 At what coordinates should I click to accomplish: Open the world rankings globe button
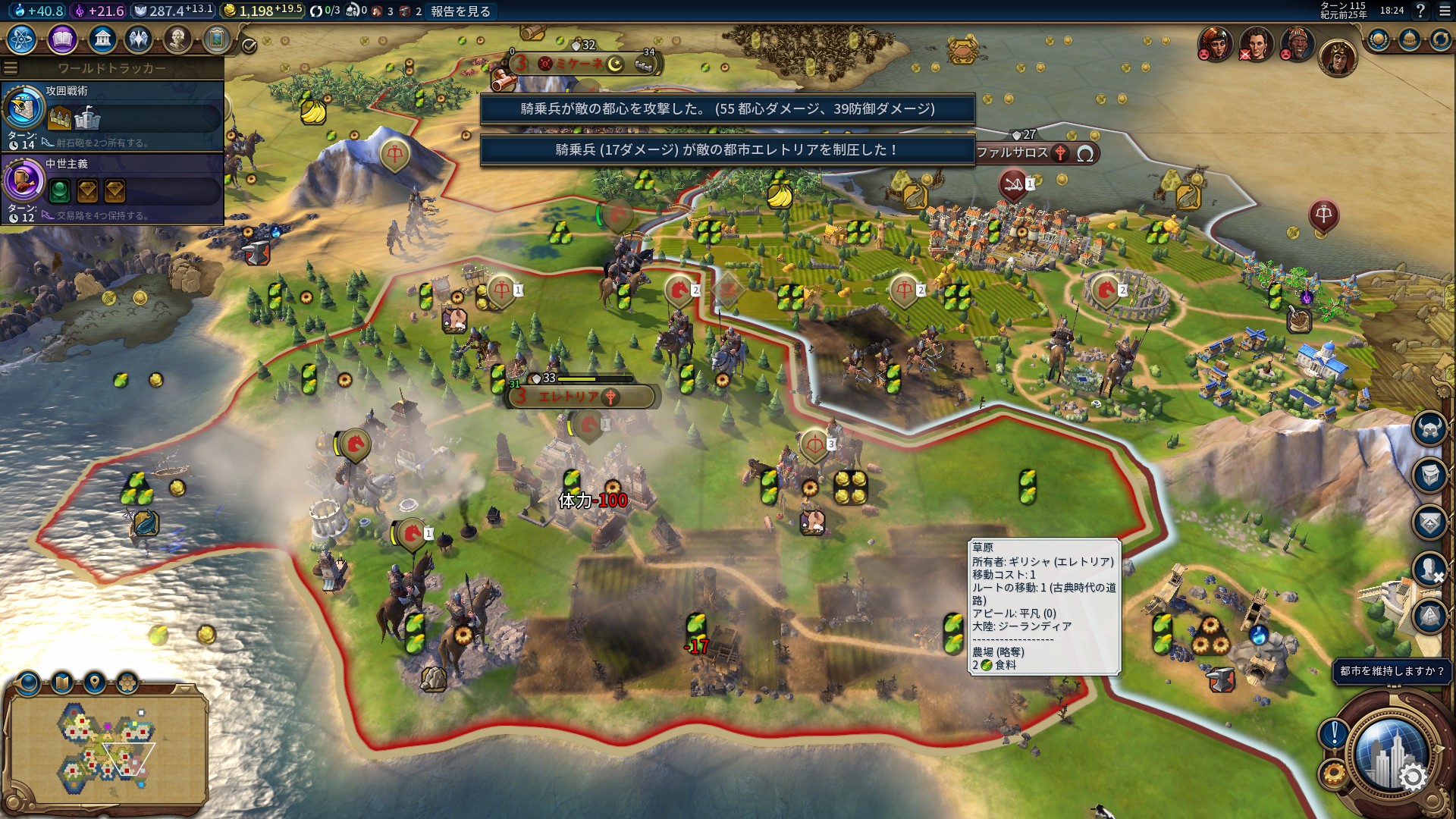click(1378, 39)
